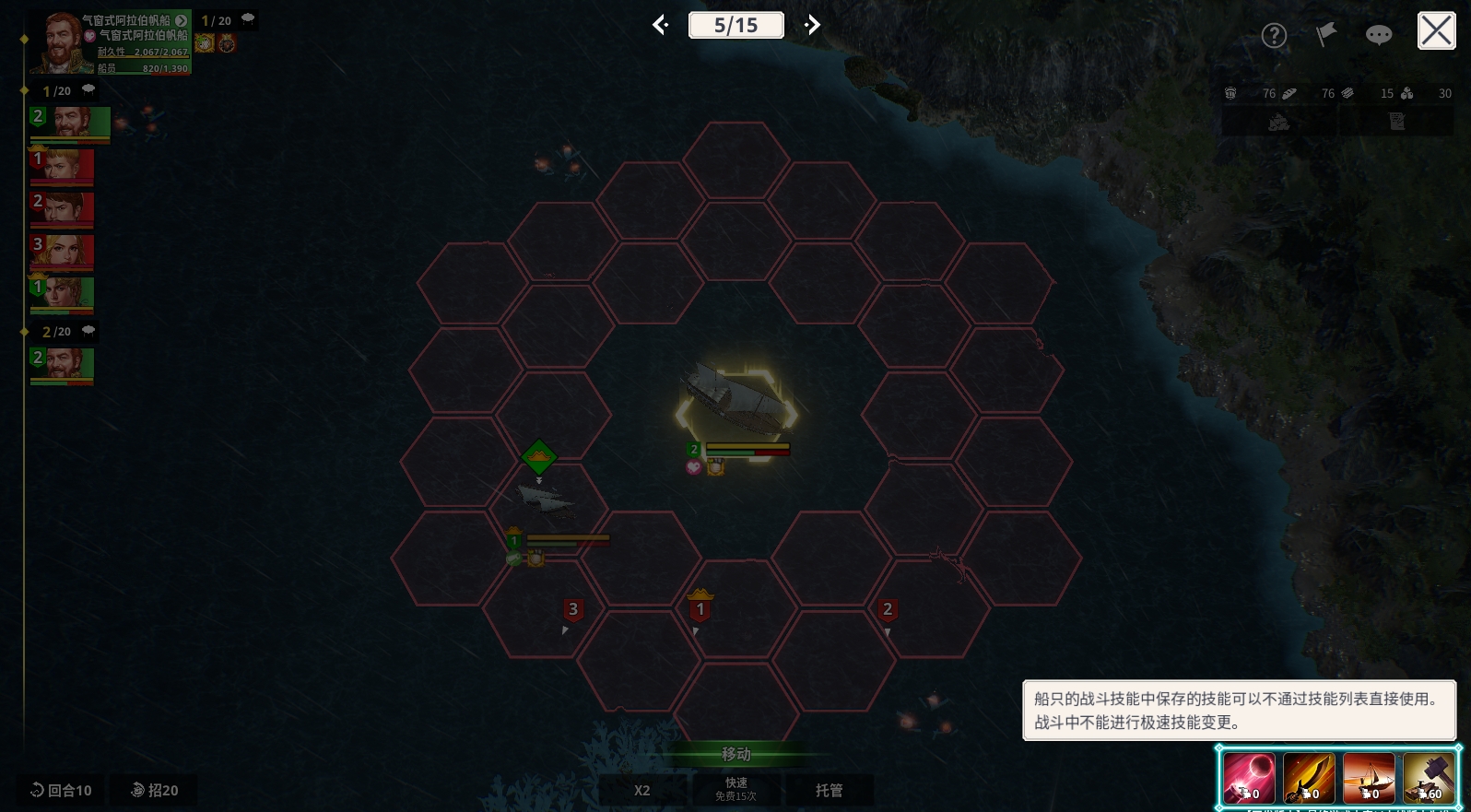Open the chat speech bubble icon
Screen dimensions: 1471x812
1378,35
